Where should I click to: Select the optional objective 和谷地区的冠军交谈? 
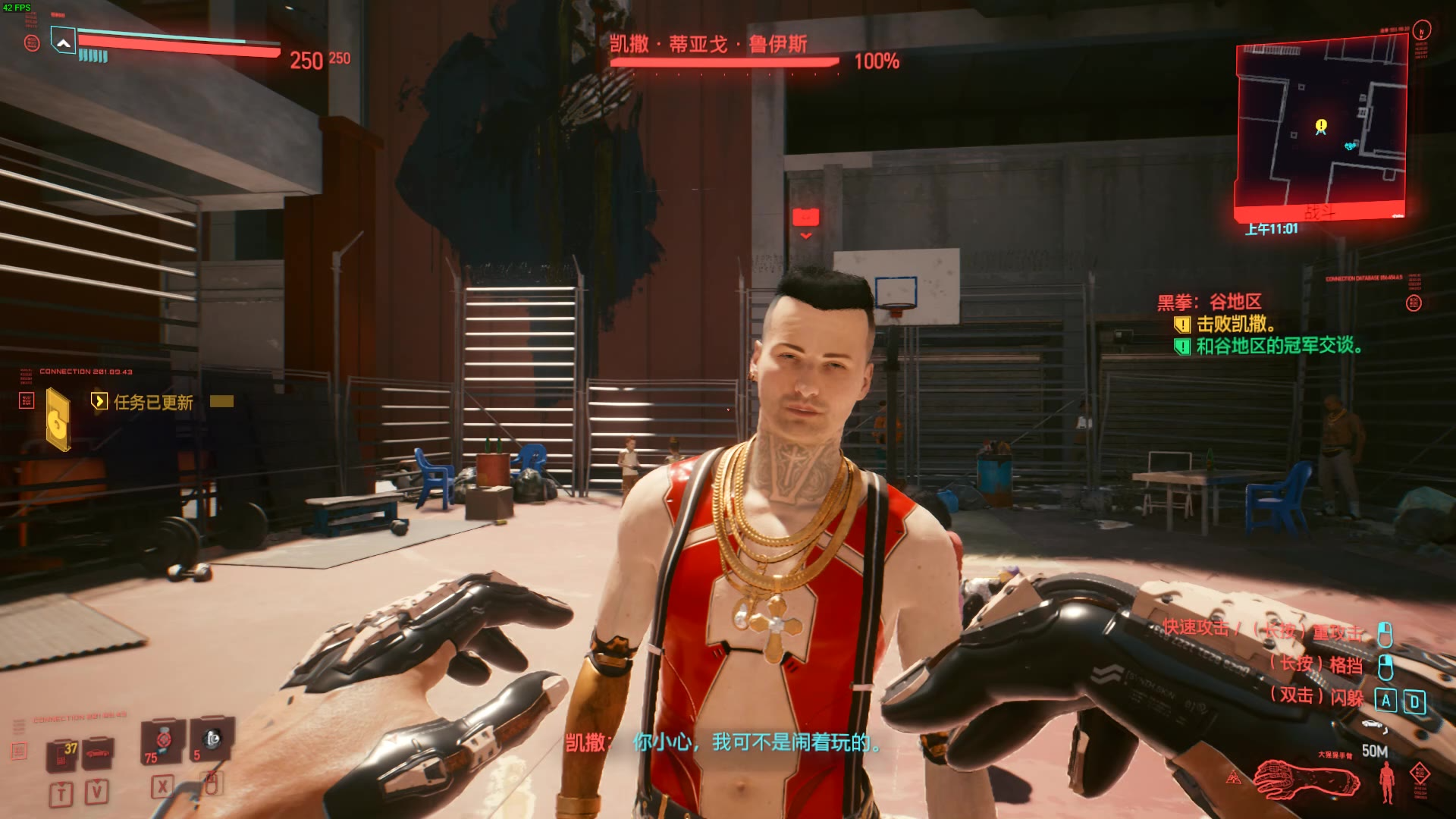coord(1279,347)
